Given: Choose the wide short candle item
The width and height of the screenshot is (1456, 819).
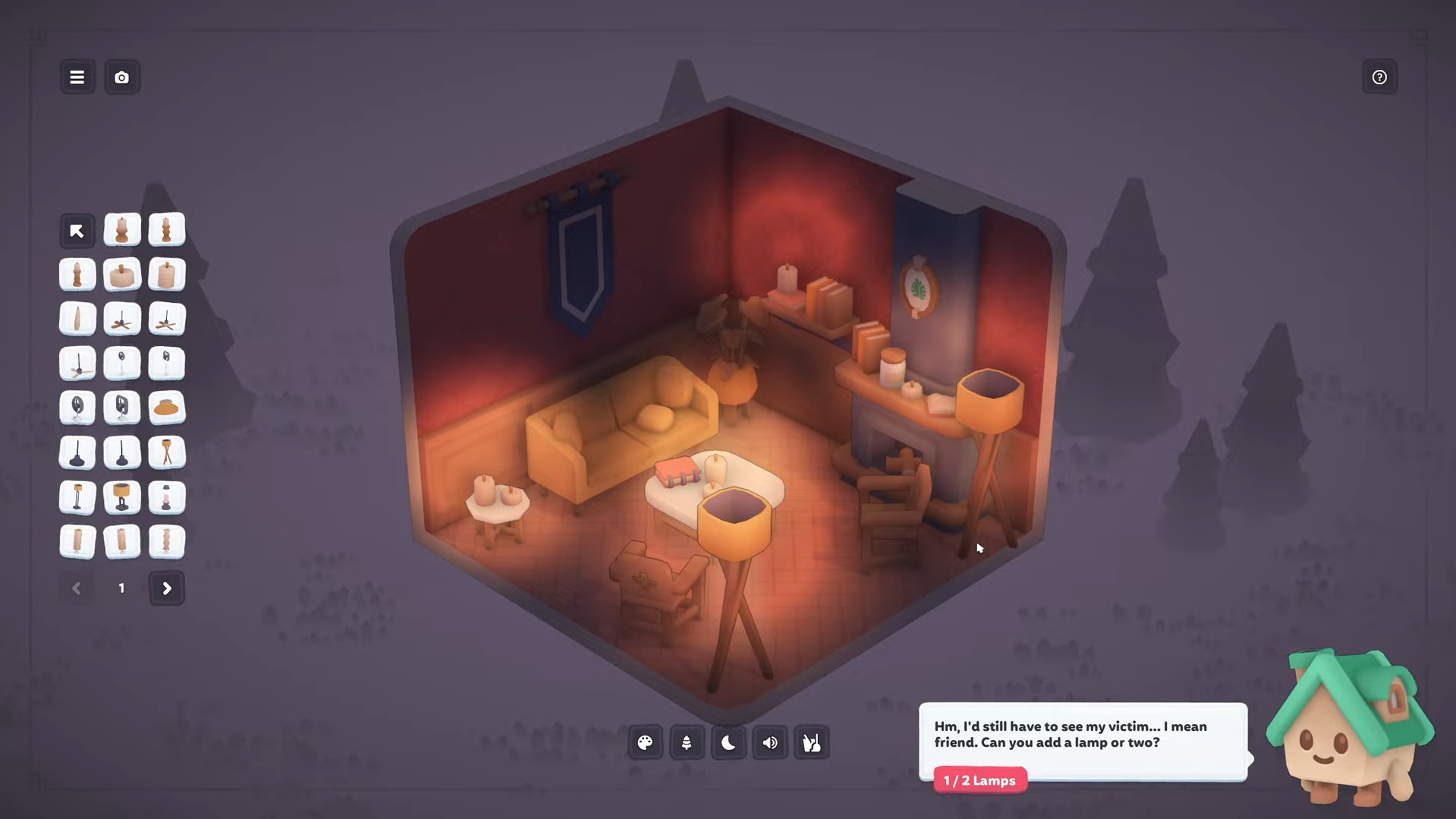Looking at the screenshot, I should coord(121,275).
